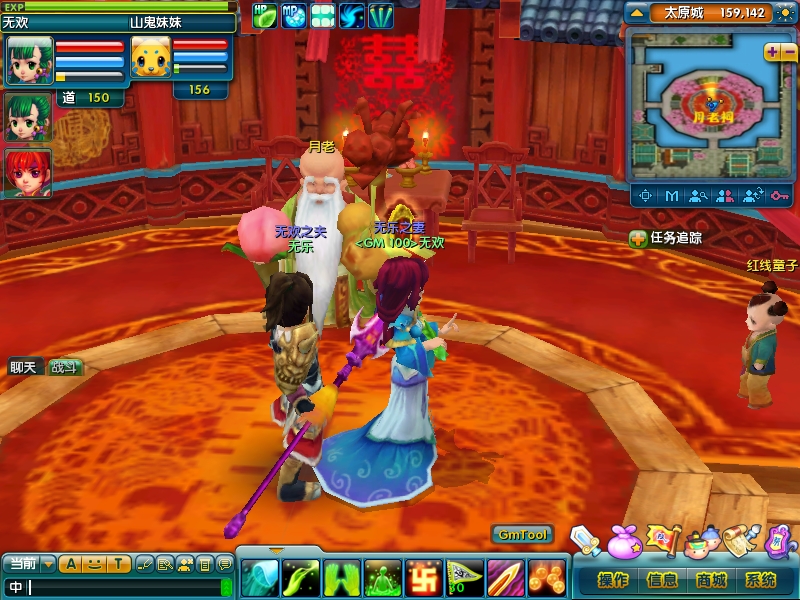Viewport: 800px width, 600px height.
Task: Select the yellow pet portrait 山鬼妹妹
Action: (150, 59)
